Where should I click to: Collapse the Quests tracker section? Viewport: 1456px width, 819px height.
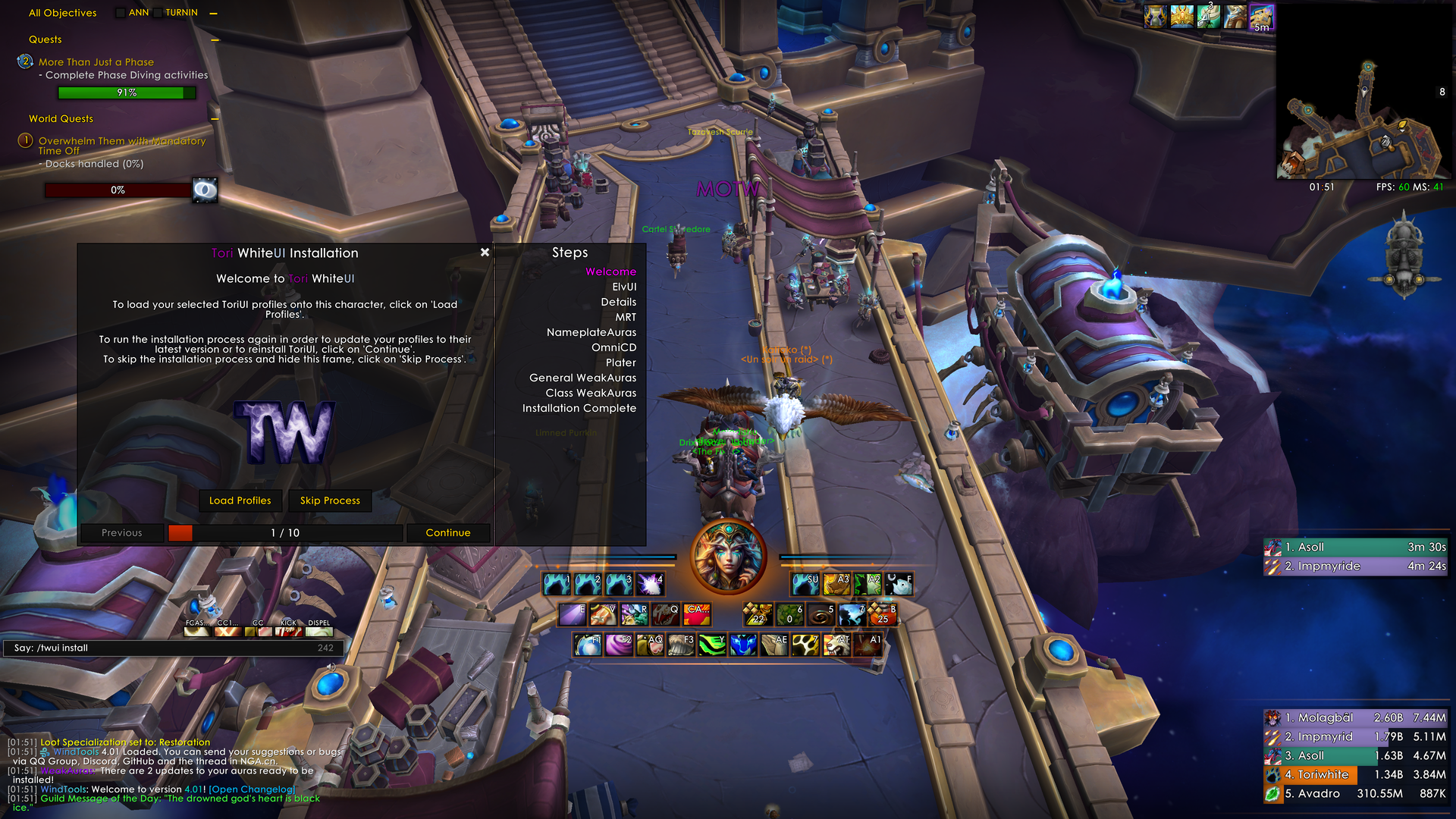tap(215, 40)
